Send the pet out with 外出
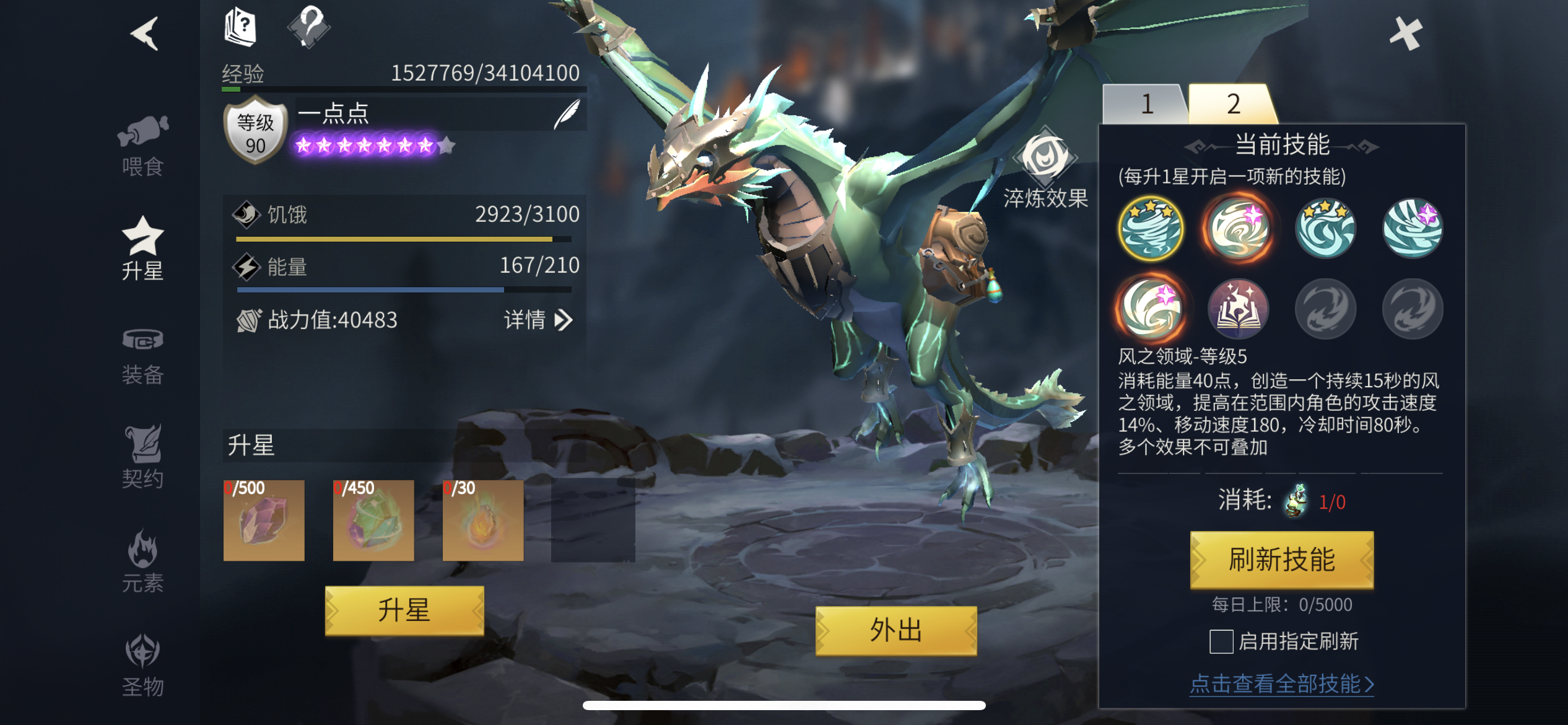 coord(895,631)
